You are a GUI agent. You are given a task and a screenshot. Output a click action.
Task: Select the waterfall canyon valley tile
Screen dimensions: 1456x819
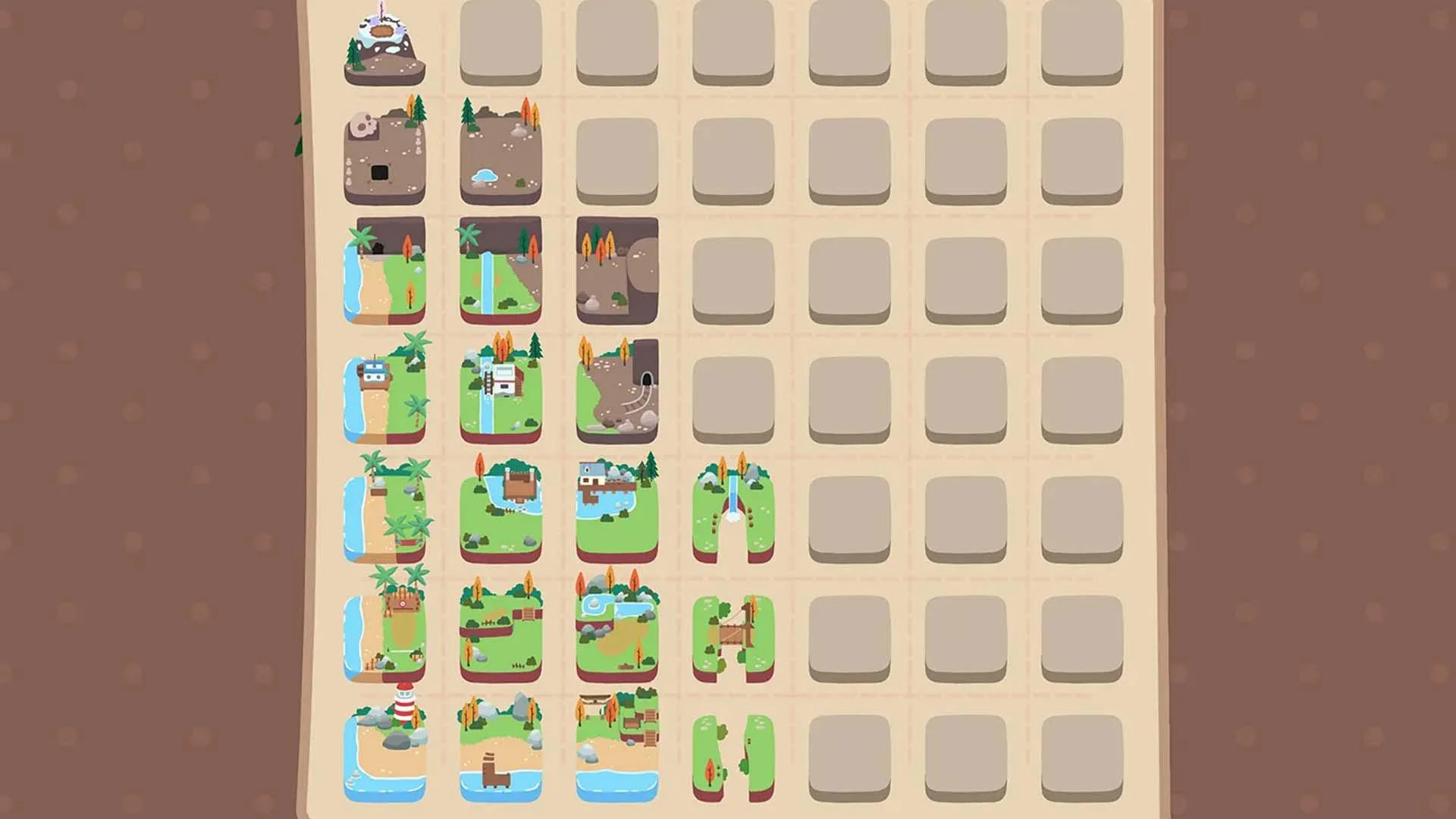(732, 508)
